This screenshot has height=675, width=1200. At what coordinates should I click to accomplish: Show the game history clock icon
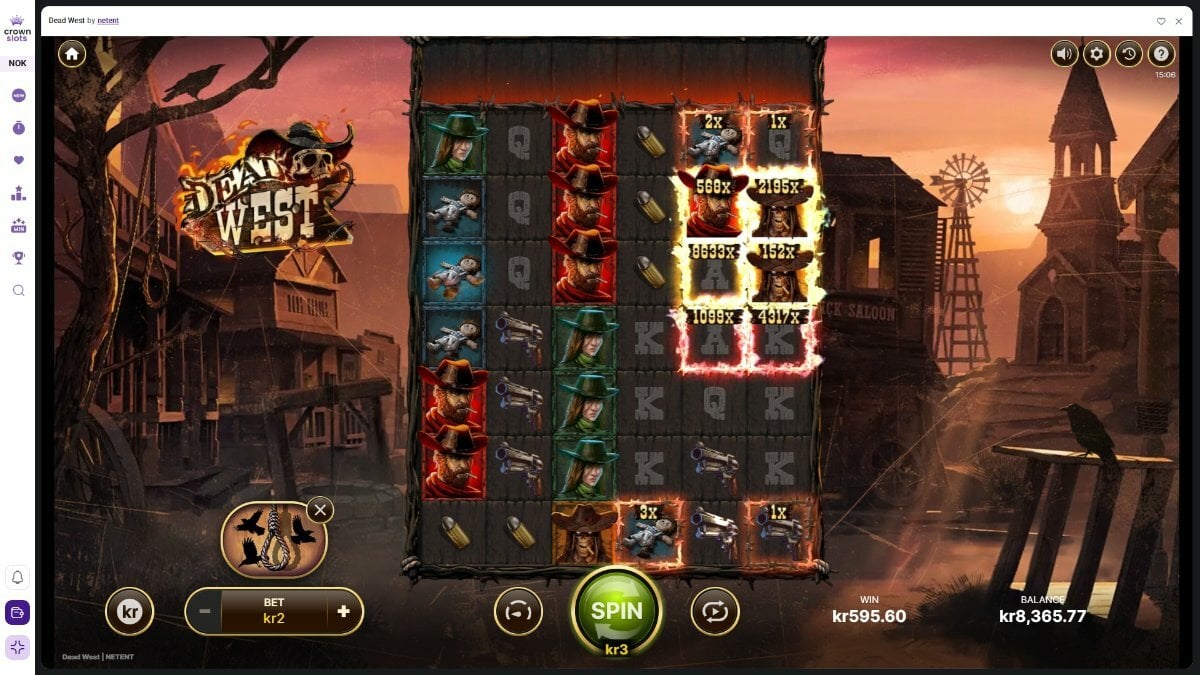click(x=1129, y=54)
